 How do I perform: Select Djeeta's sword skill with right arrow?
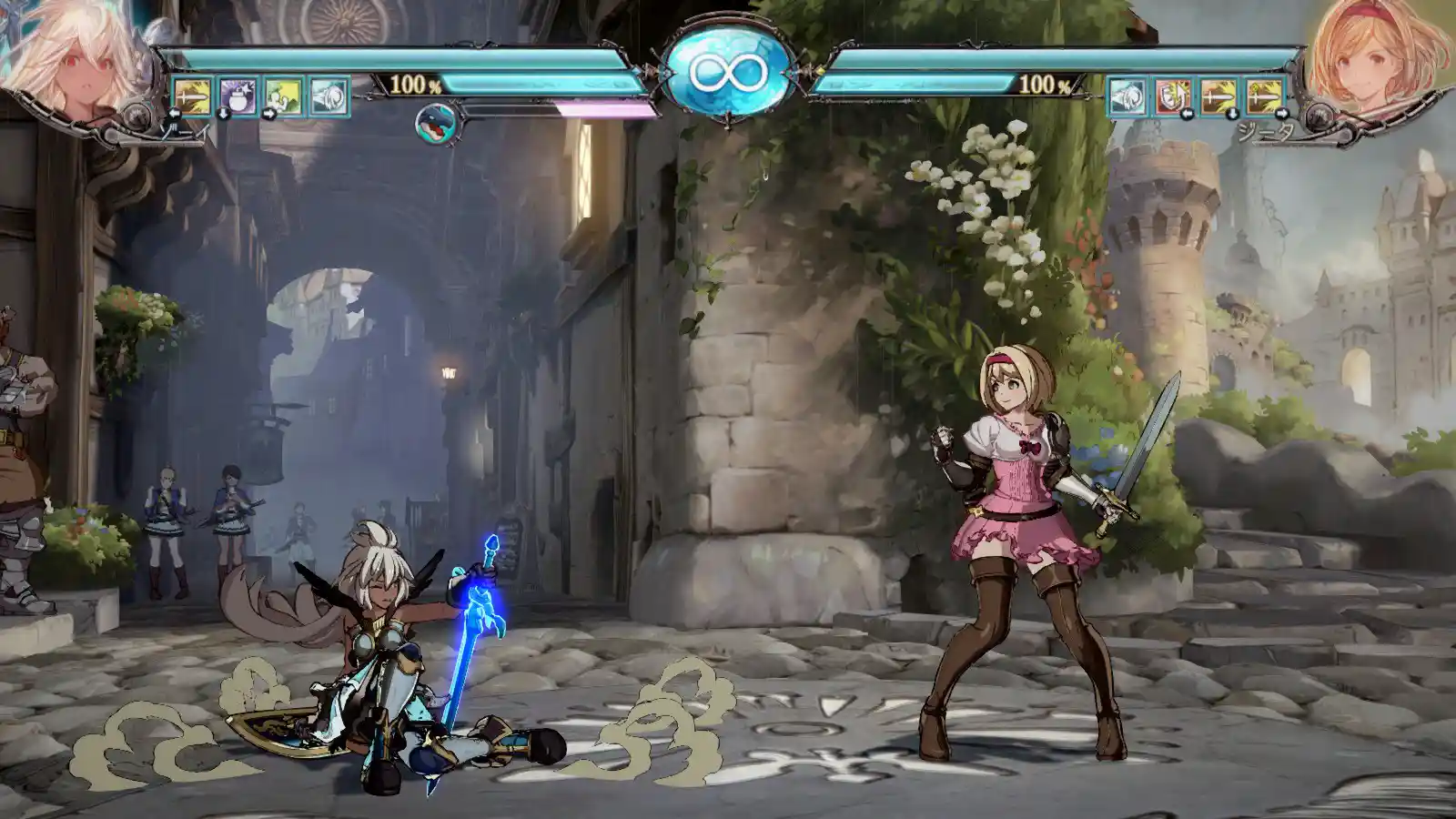(1264, 96)
